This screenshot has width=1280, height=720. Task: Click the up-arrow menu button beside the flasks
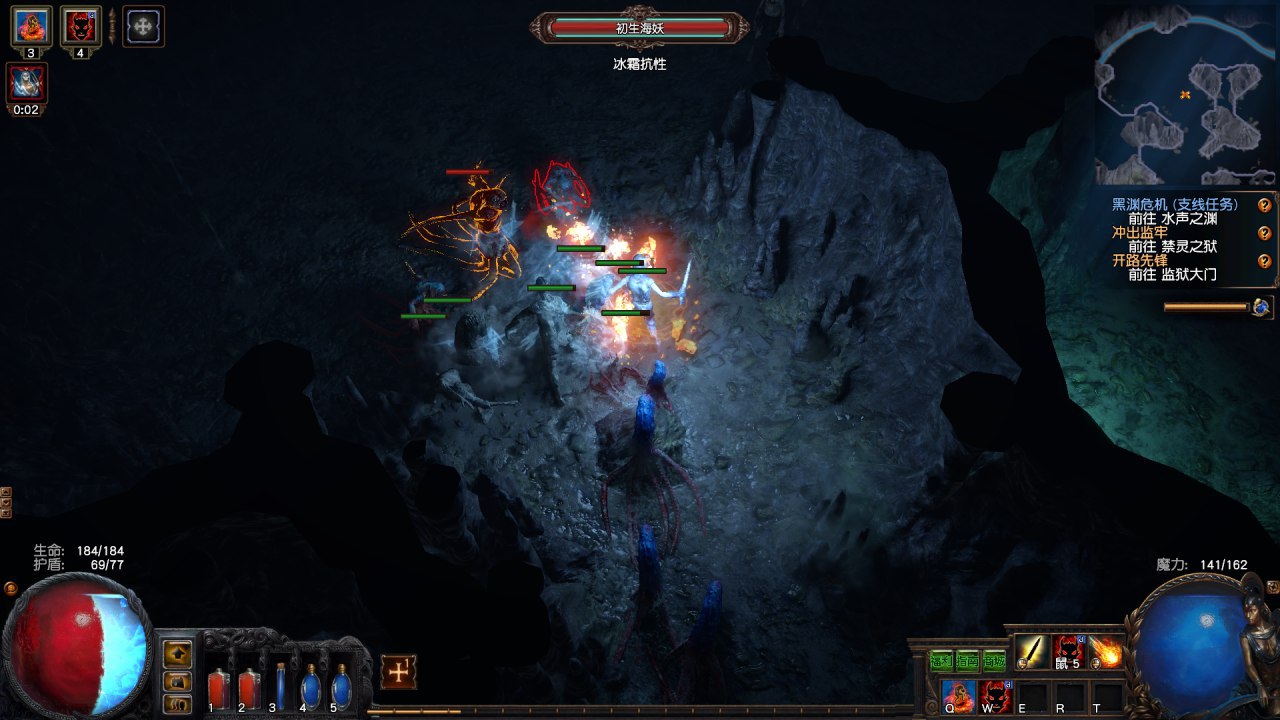click(x=177, y=654)
